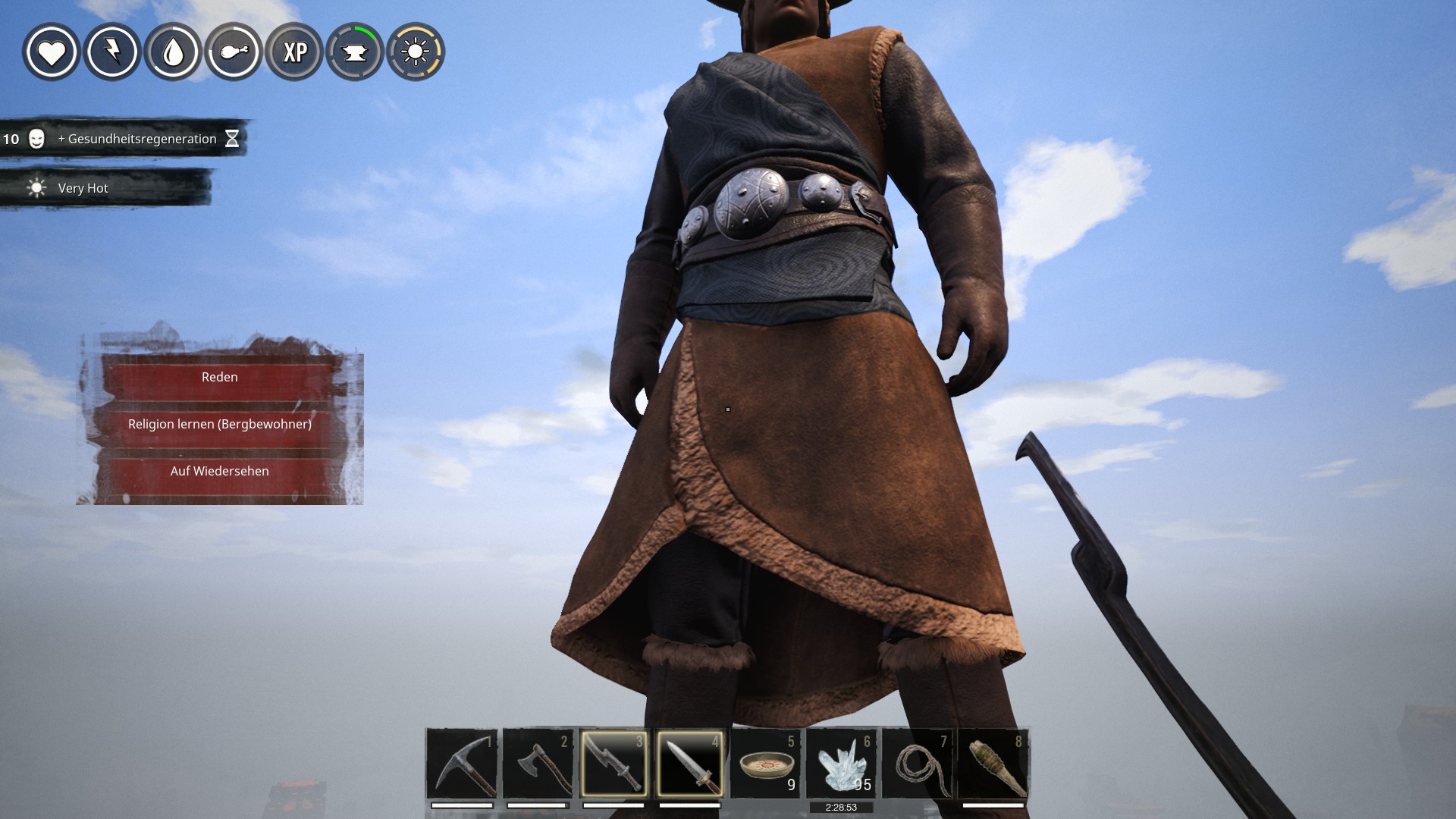The image size is (1456, 819).
Task: Say Auf Wiedersehen to end the conversation
Action: (x=219, y=471)
